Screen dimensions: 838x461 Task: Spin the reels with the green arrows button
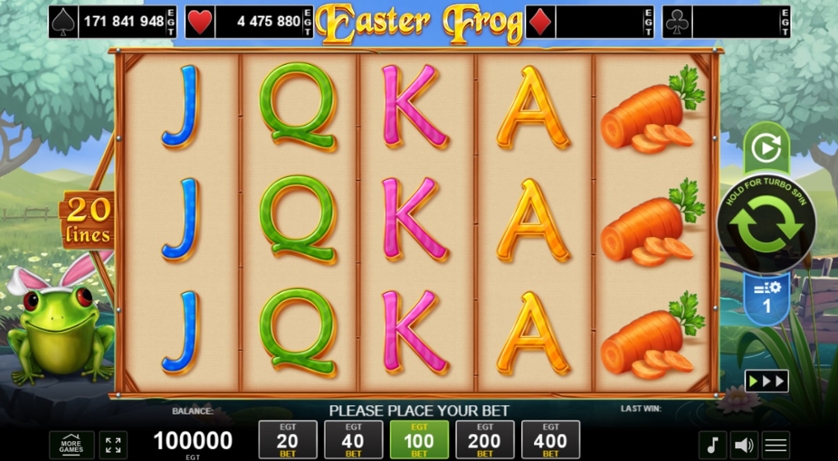[x=765, y=226]
